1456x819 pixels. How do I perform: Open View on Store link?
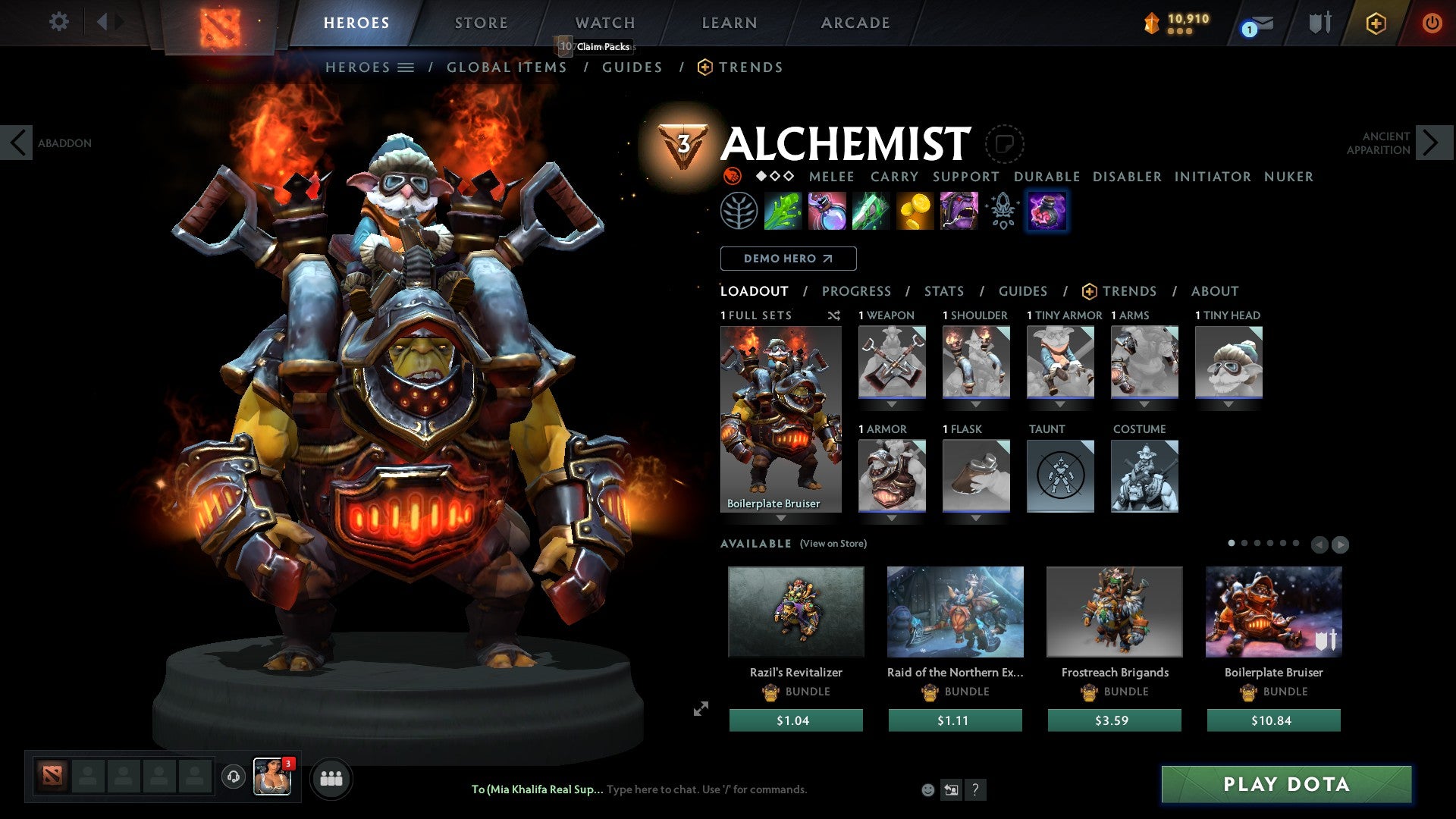pos(832,544)
